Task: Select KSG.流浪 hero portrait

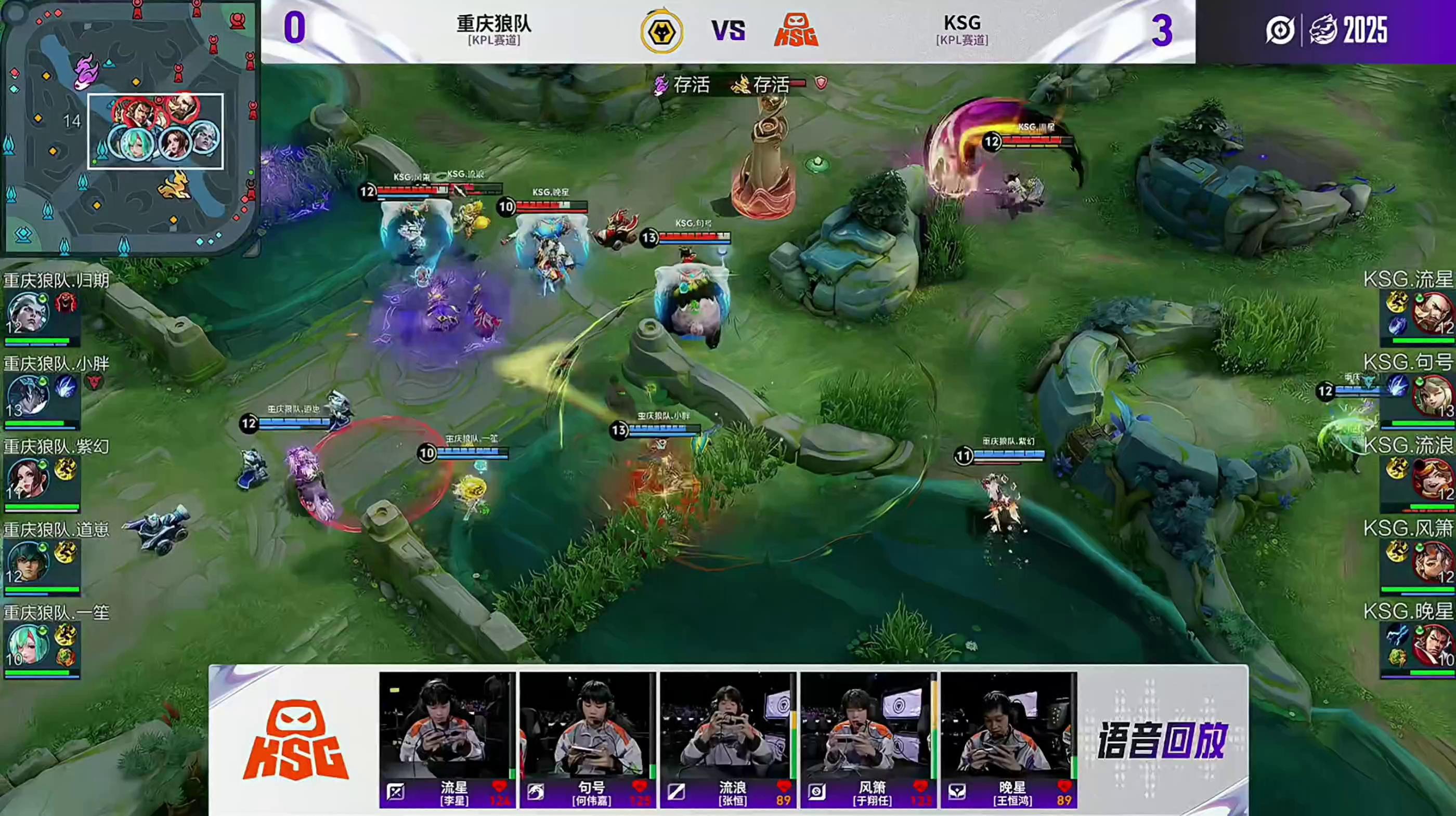Action: point(1432,479)
